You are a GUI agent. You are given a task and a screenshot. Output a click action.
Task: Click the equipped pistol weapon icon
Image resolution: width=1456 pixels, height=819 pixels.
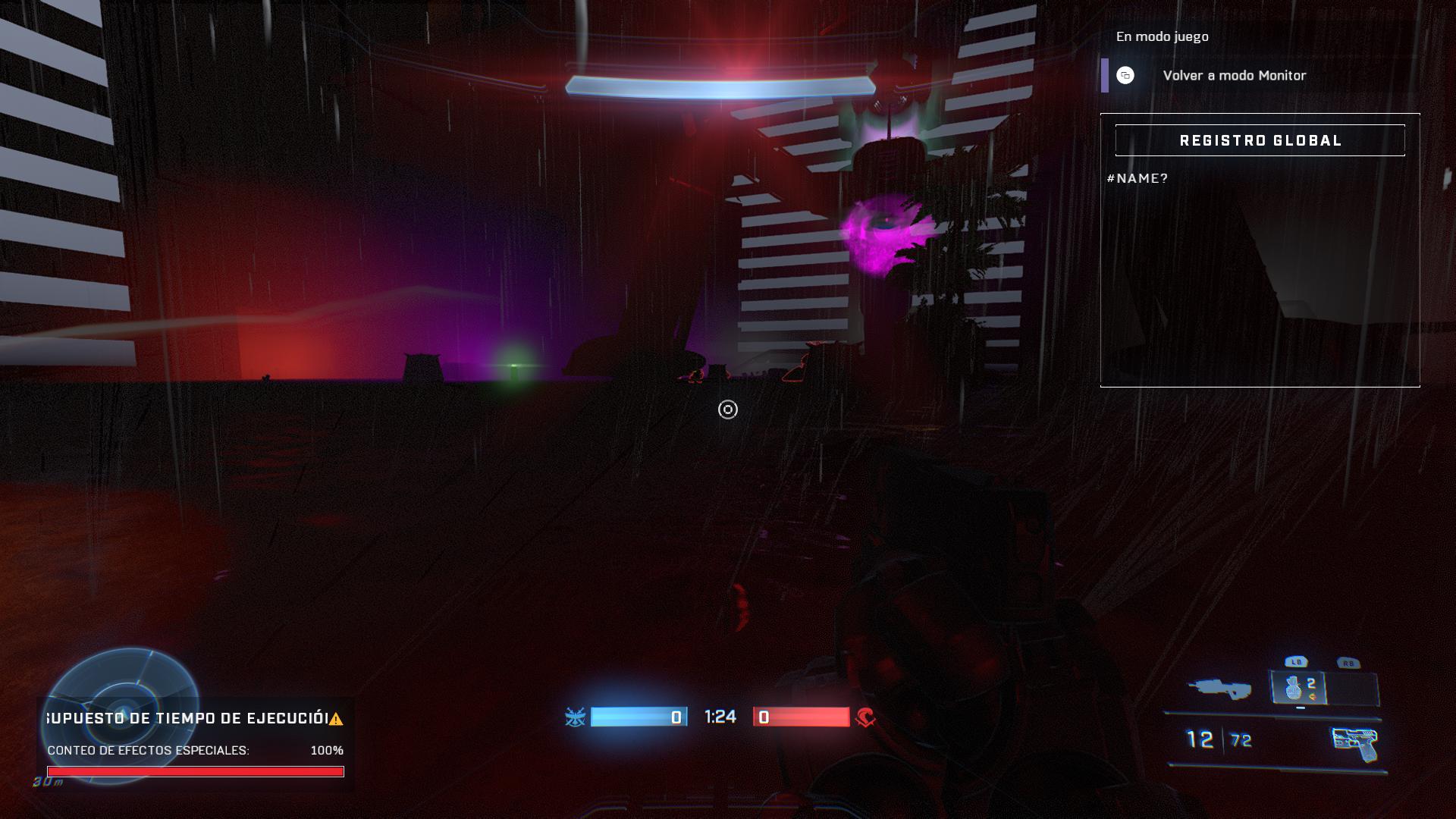pyautogui.click(x=1354, y=743)
